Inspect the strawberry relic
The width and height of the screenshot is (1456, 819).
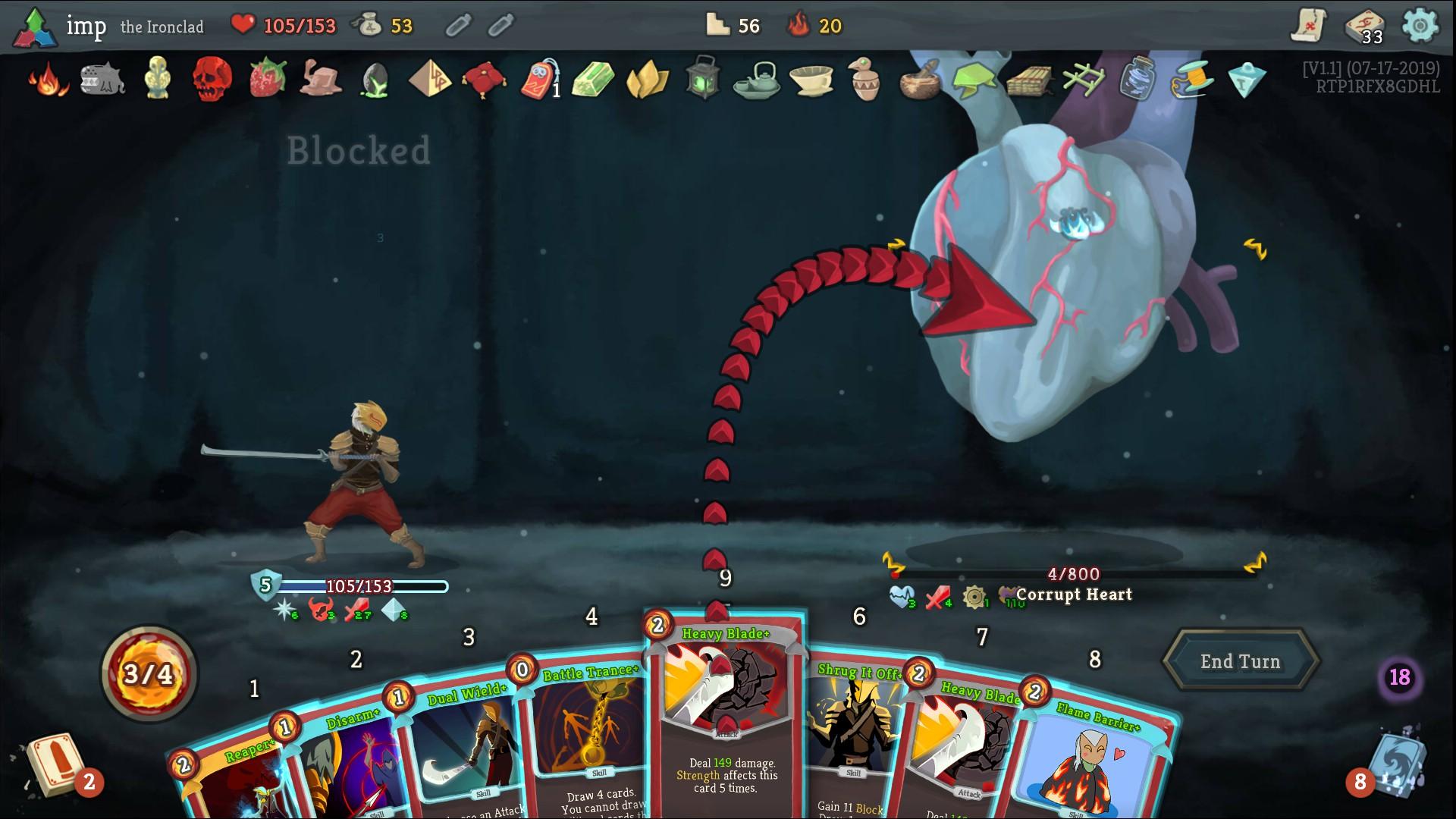(x=268, y=79)
